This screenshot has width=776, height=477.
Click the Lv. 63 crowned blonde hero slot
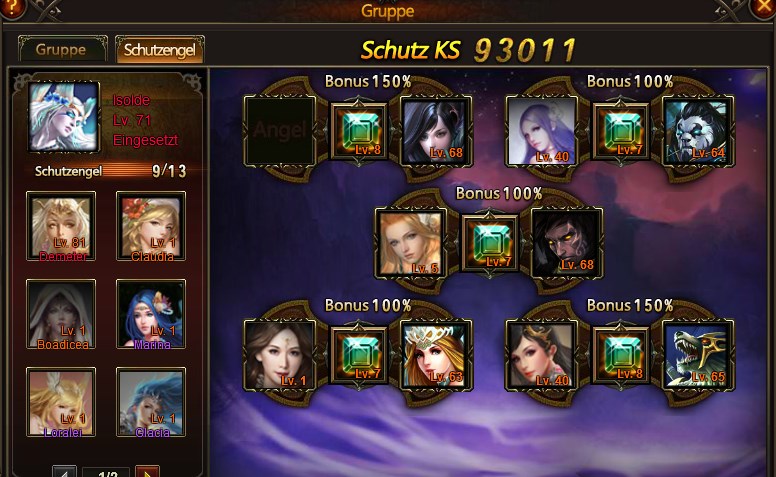click(x=435, y=354)
